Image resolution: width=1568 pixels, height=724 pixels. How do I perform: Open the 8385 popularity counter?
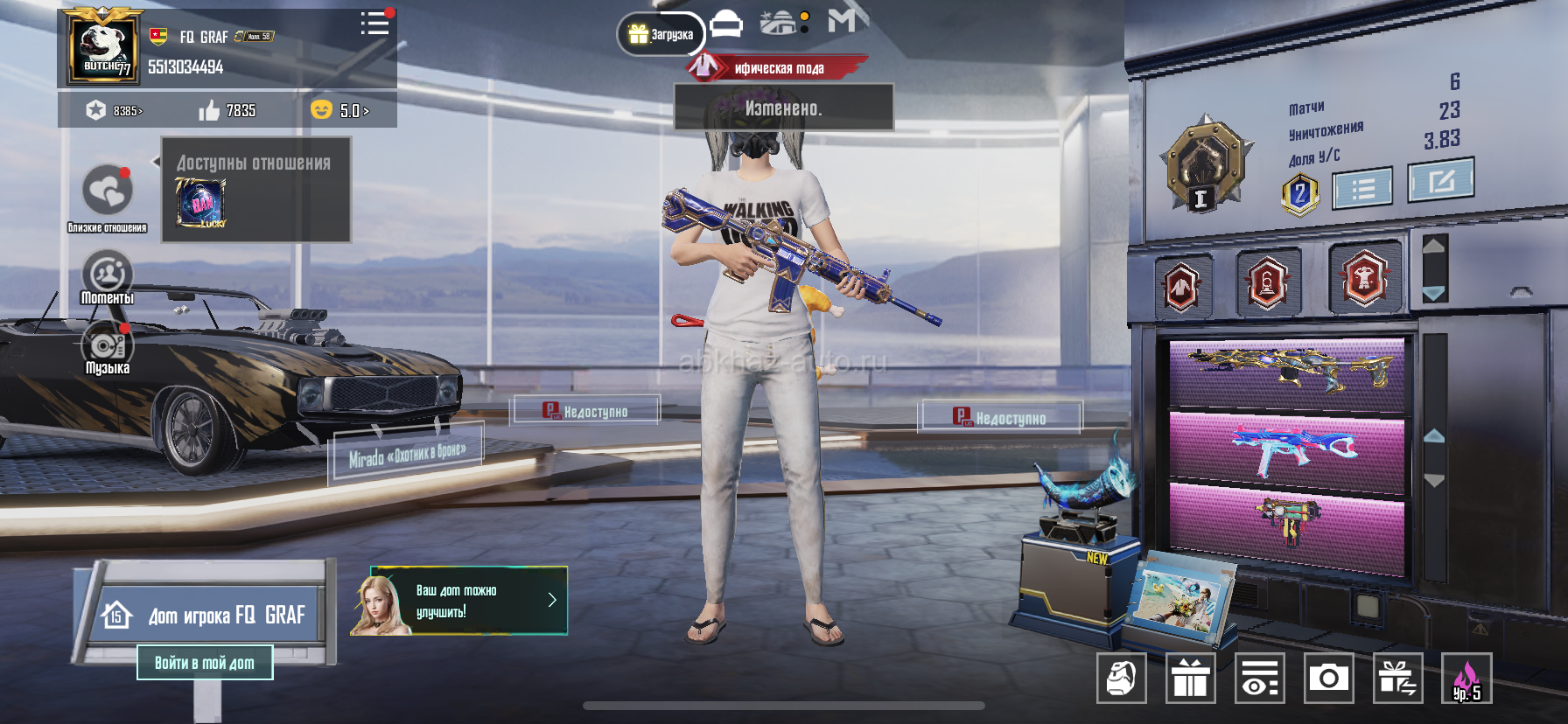click(x=114, y=110)
